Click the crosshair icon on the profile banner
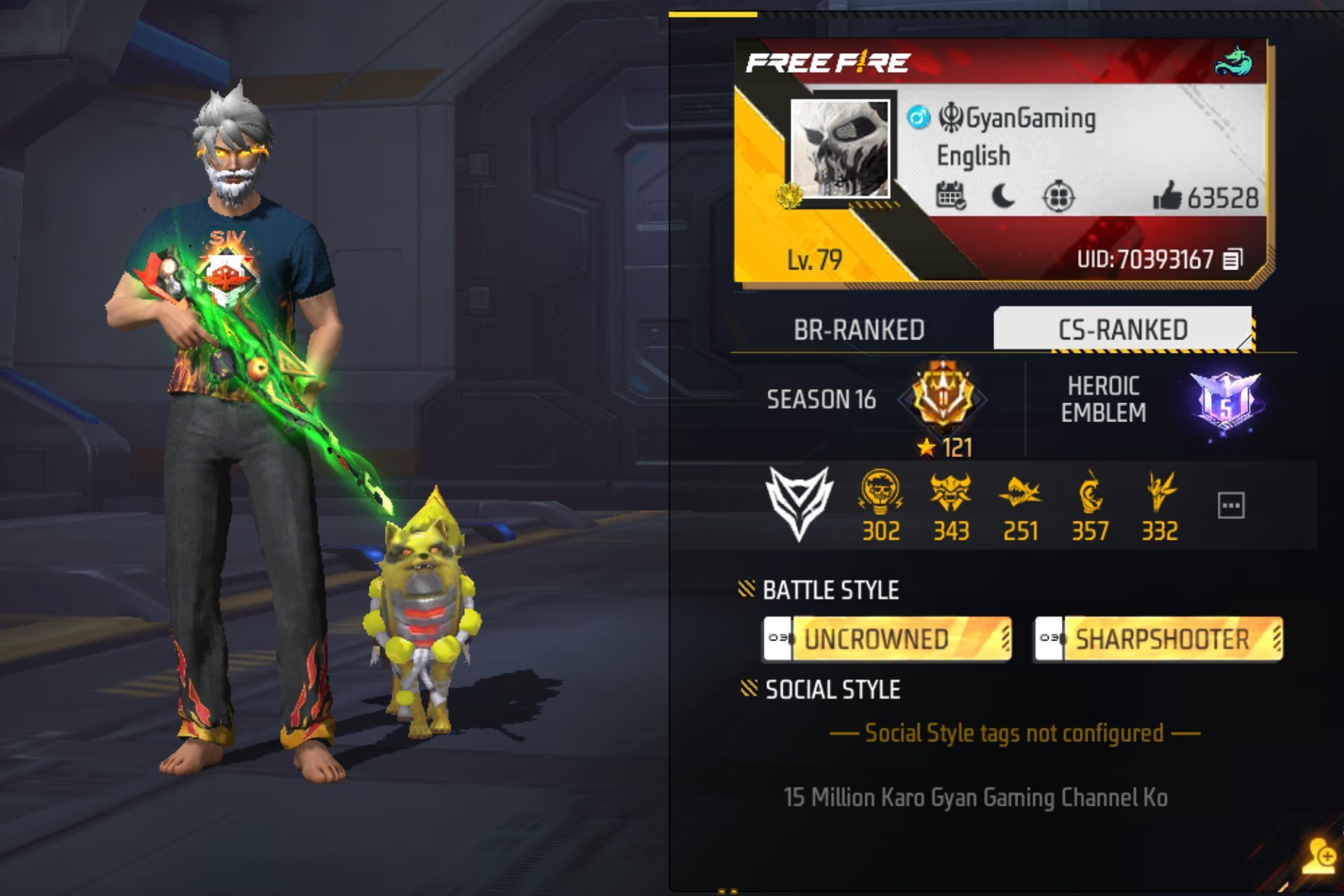The width and height of the screenshot is (1344, 896). [x=1058, y=197]
